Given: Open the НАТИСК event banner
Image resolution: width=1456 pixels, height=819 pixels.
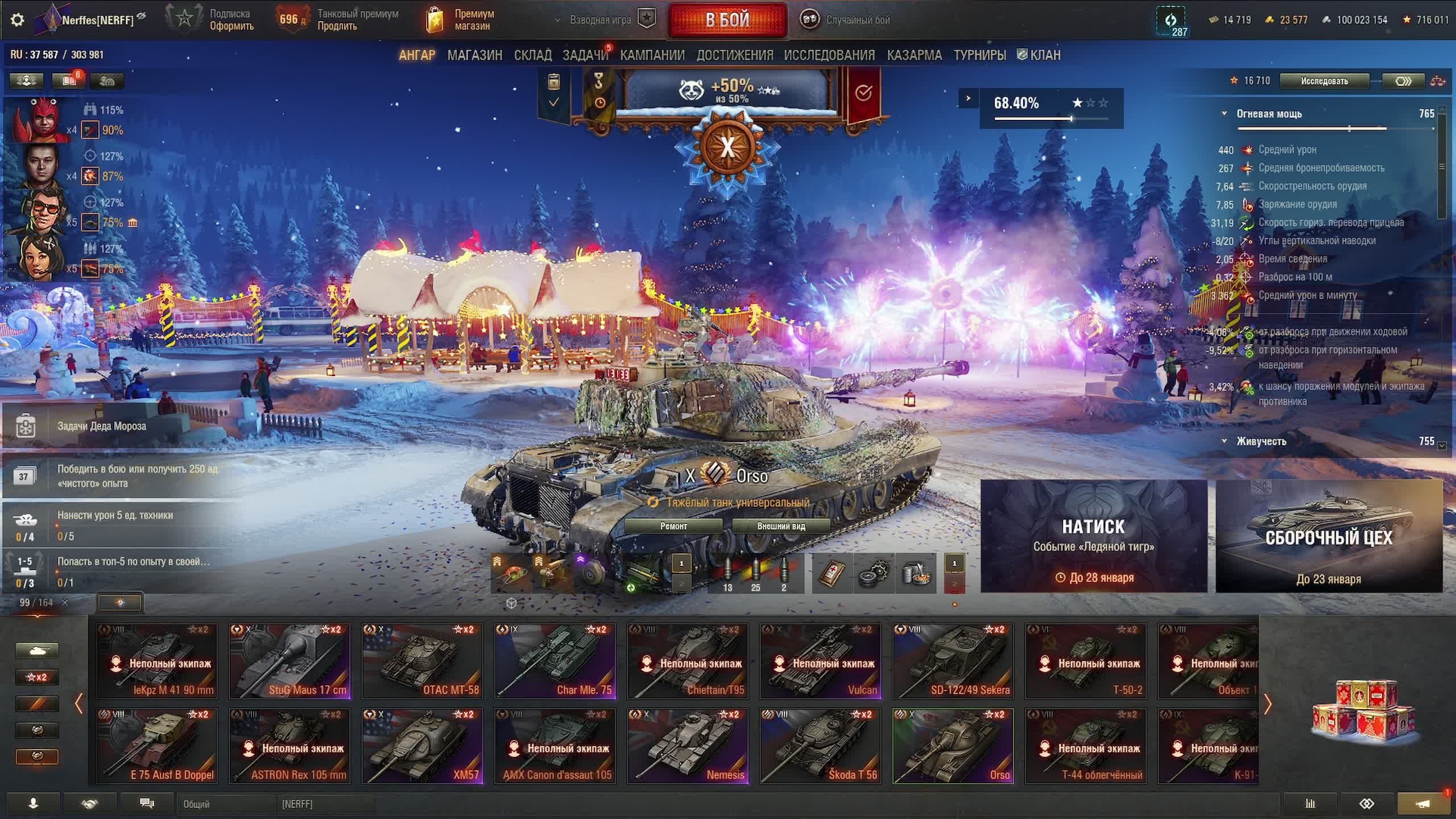Looking at the screenshot, I should click(1093, 536).
